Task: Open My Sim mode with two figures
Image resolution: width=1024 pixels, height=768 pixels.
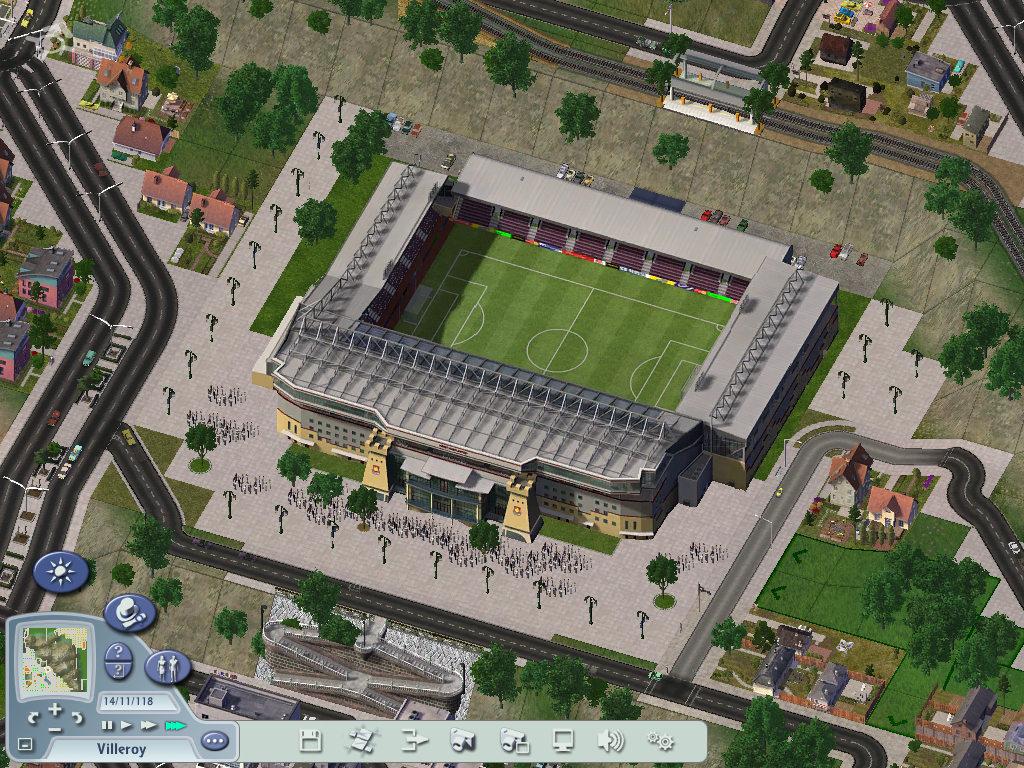Action: [x=168, y=666]
